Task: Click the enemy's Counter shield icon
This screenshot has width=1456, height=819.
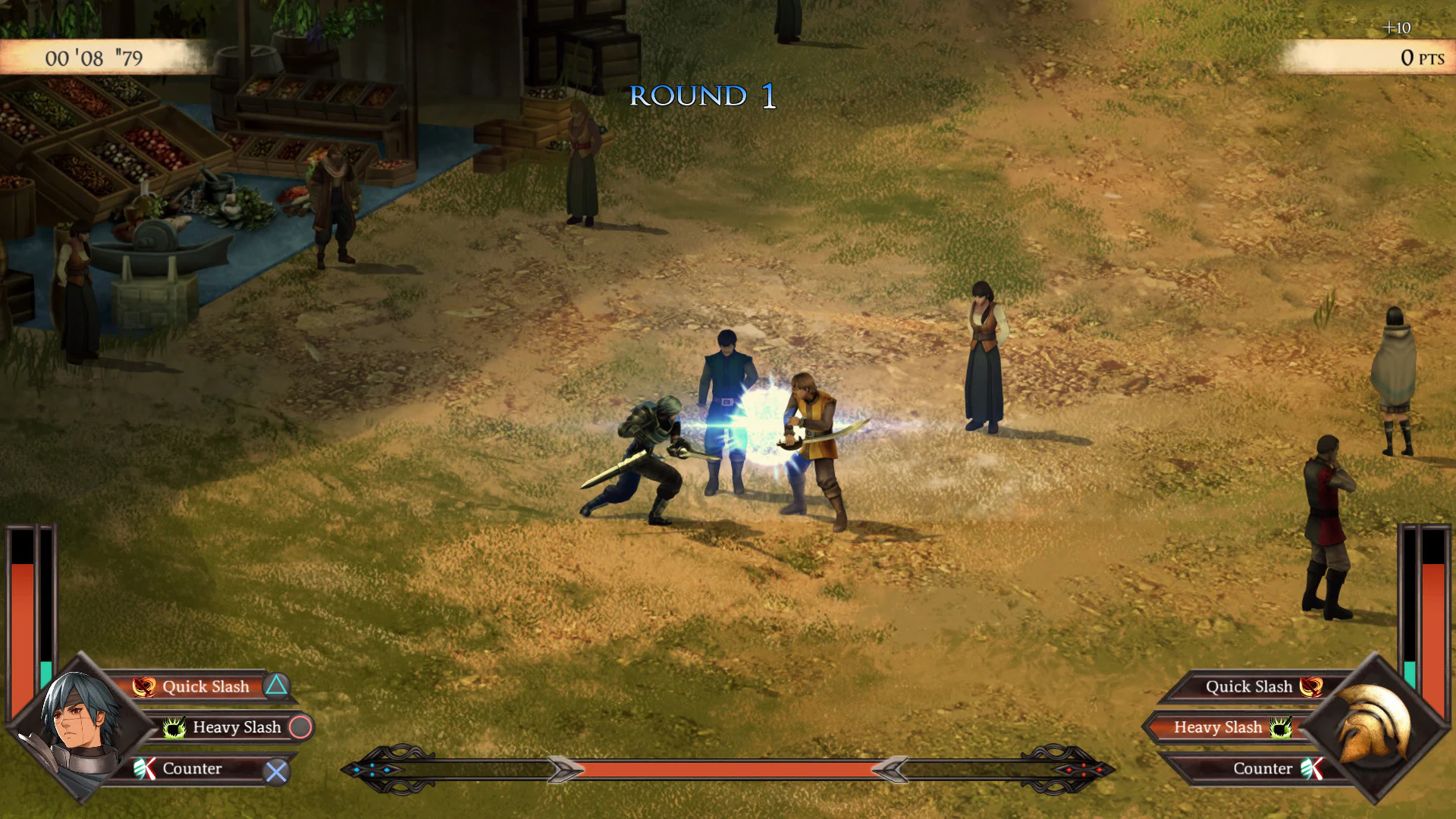Action: coord(1311,768)
